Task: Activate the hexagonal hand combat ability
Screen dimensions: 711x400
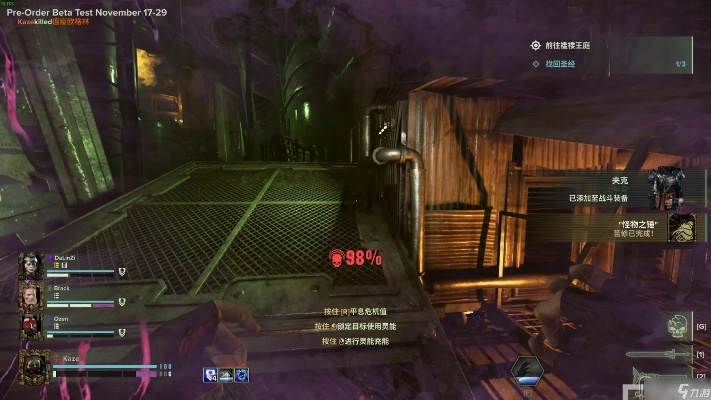Action: pos(530,368)
